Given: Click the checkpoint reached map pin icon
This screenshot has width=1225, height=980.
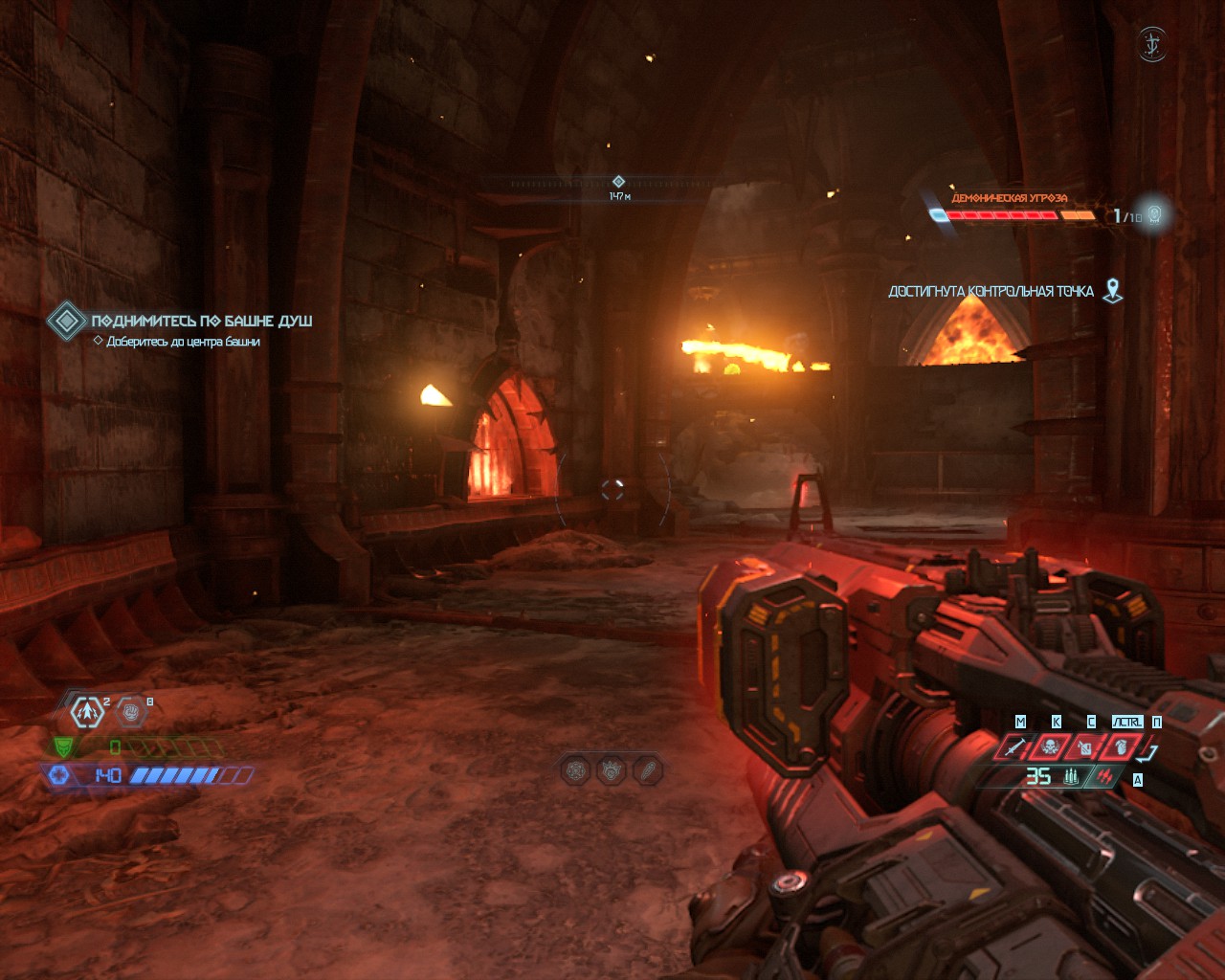Looking at the screenshot, I should [1112, 291].
